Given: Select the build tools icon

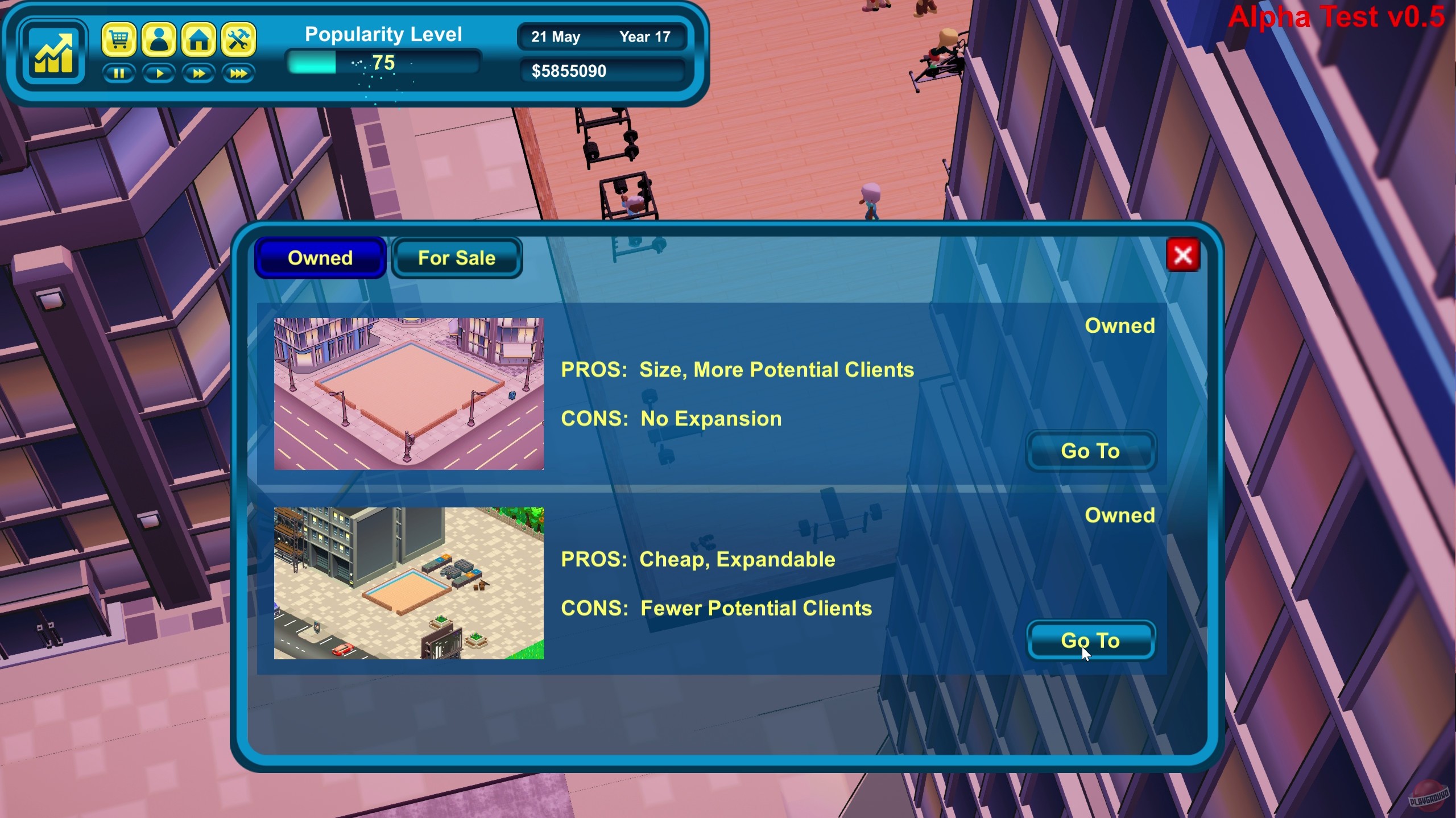Looking at the screenshot, I should coord(238,39).
